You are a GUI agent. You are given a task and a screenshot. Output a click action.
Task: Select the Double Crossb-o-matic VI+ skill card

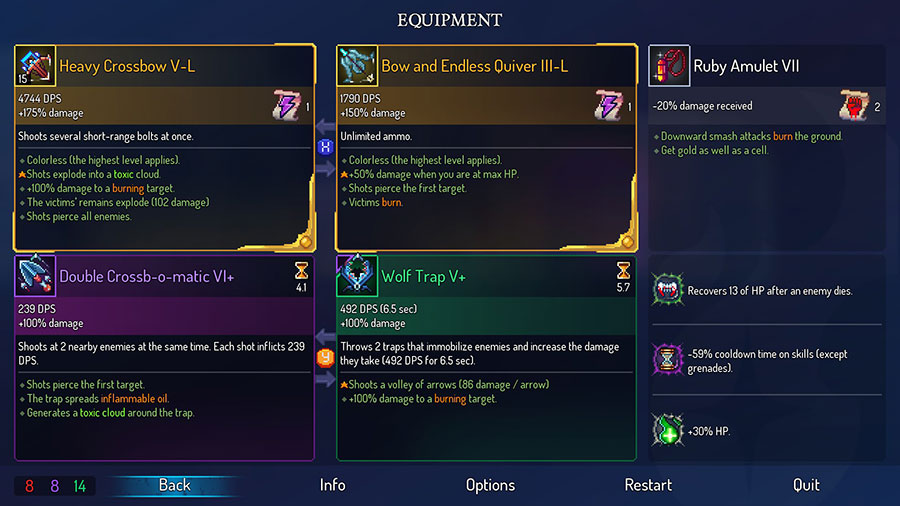pyautogui.click(x=163, y=357)
